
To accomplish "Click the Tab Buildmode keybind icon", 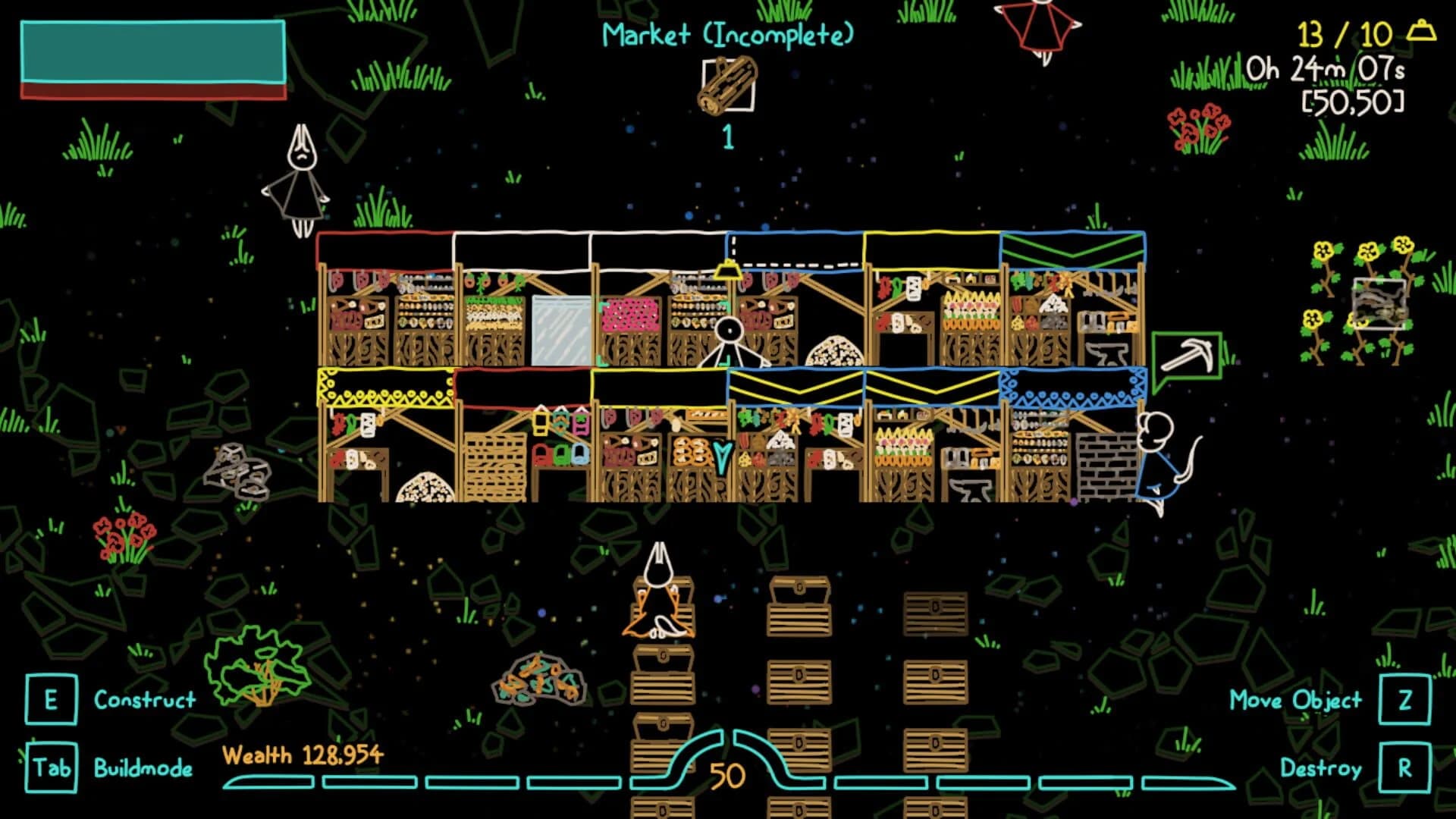I will (x=50, y=768).
